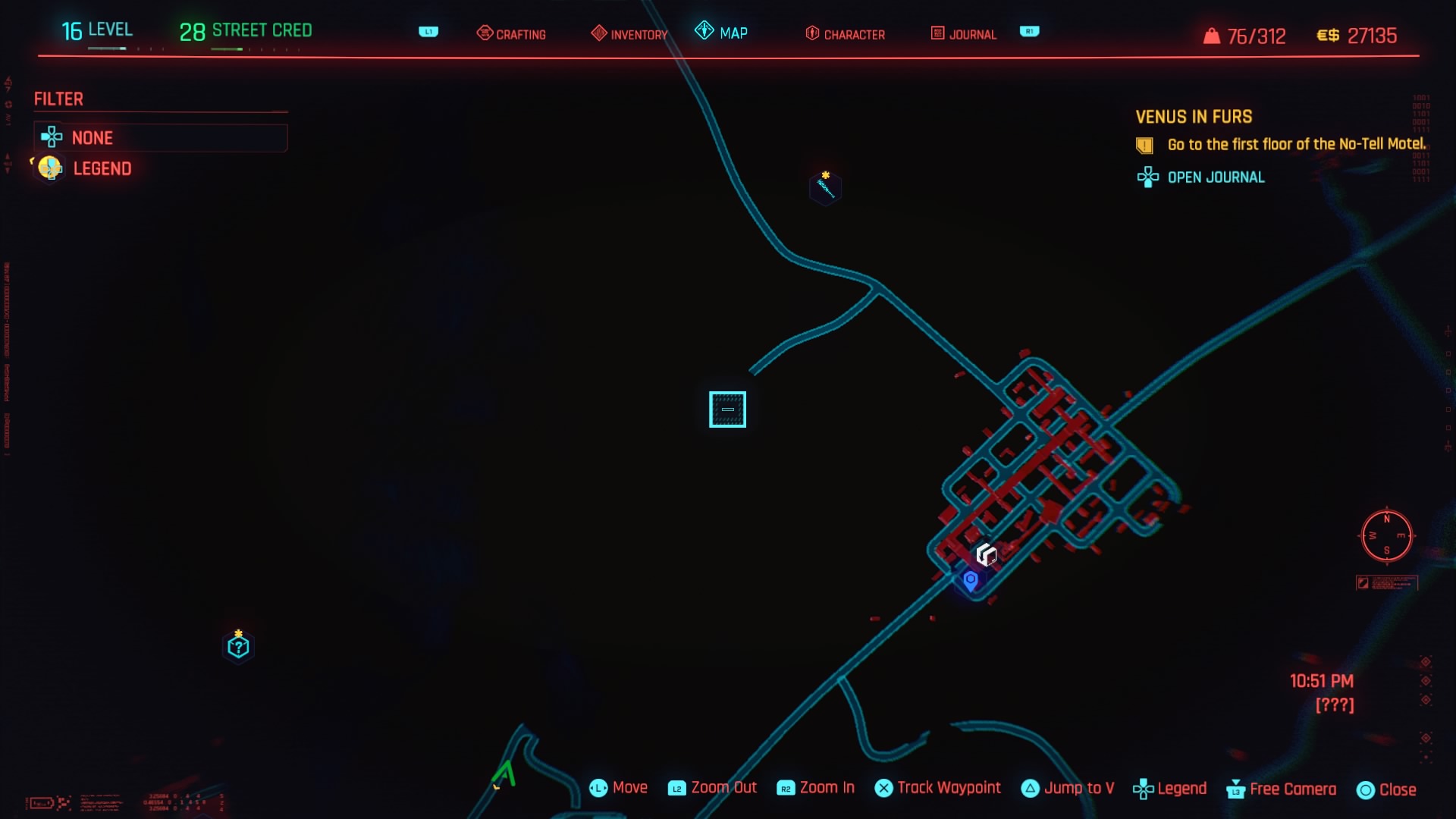Select the undiscovered gig hexagon marker
The width and height of the screenshot is (1456, 819).
(238, 646)
